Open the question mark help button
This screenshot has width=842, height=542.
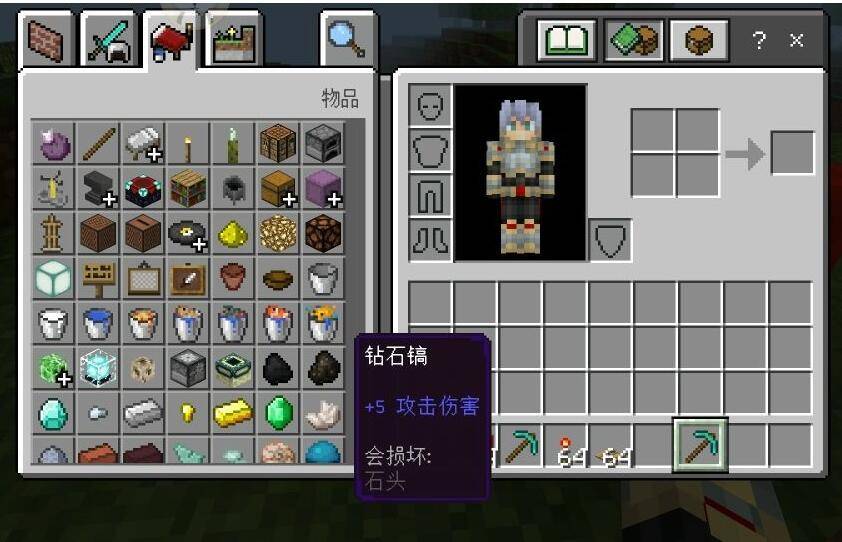[759, 41]
